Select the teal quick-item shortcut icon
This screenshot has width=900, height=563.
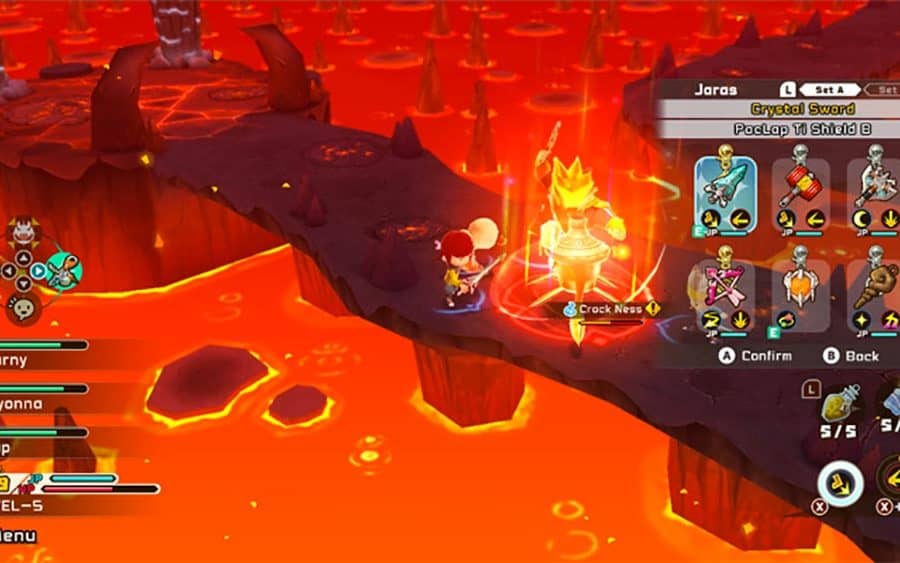(62, 269)
